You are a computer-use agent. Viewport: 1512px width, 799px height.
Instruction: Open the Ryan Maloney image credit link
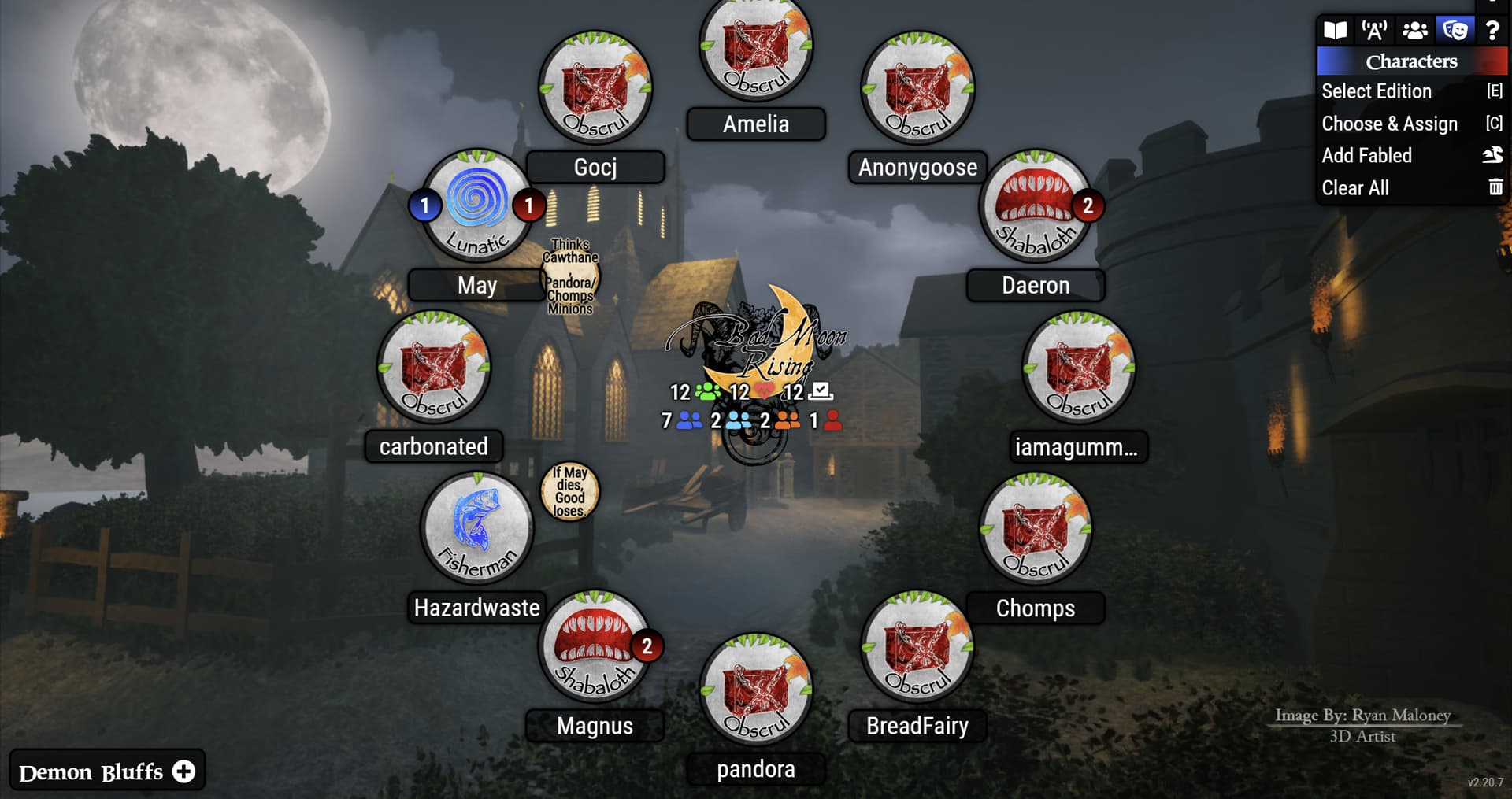coord(1362,715)
